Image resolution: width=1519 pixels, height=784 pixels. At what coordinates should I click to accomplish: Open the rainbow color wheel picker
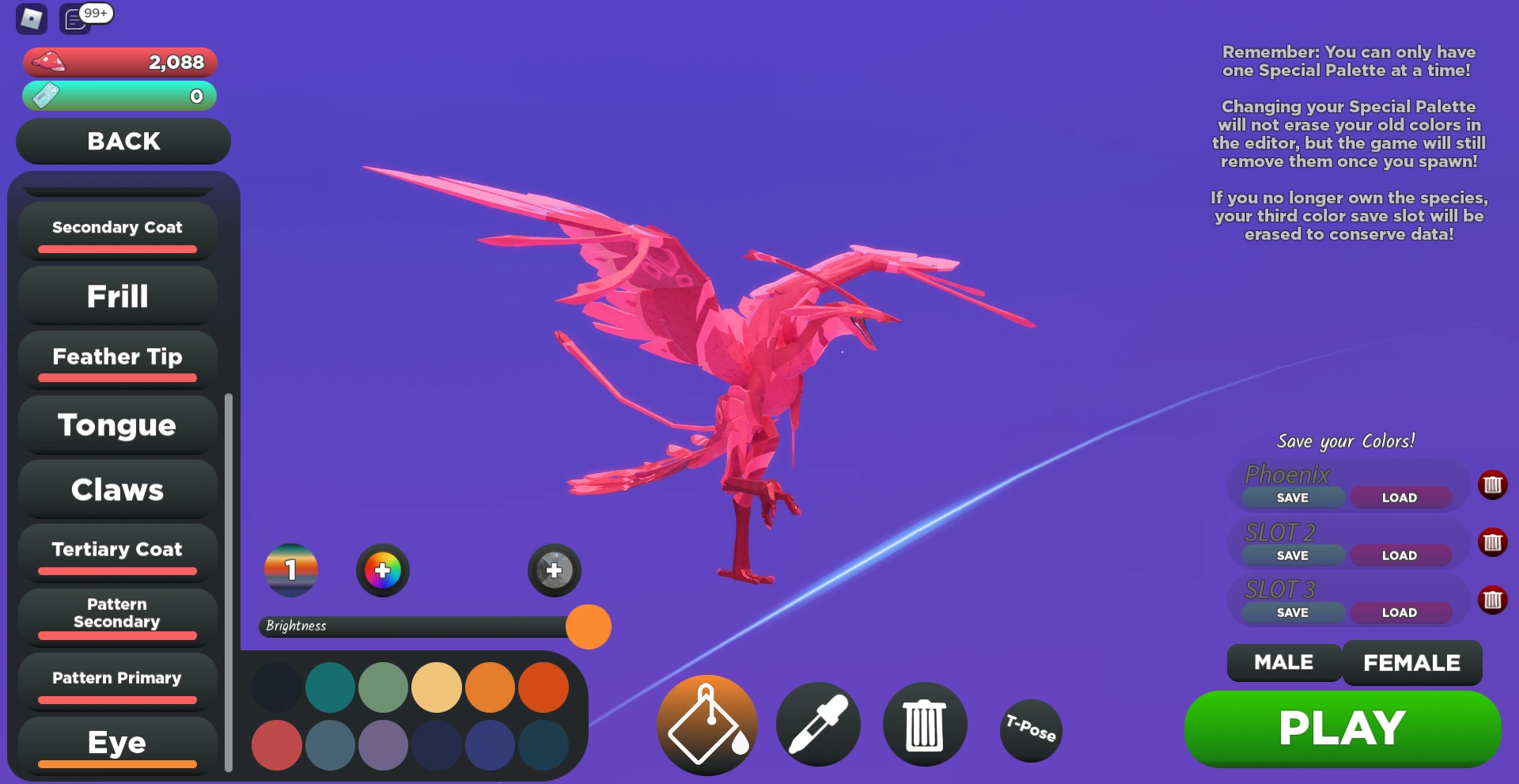(382, 570)
